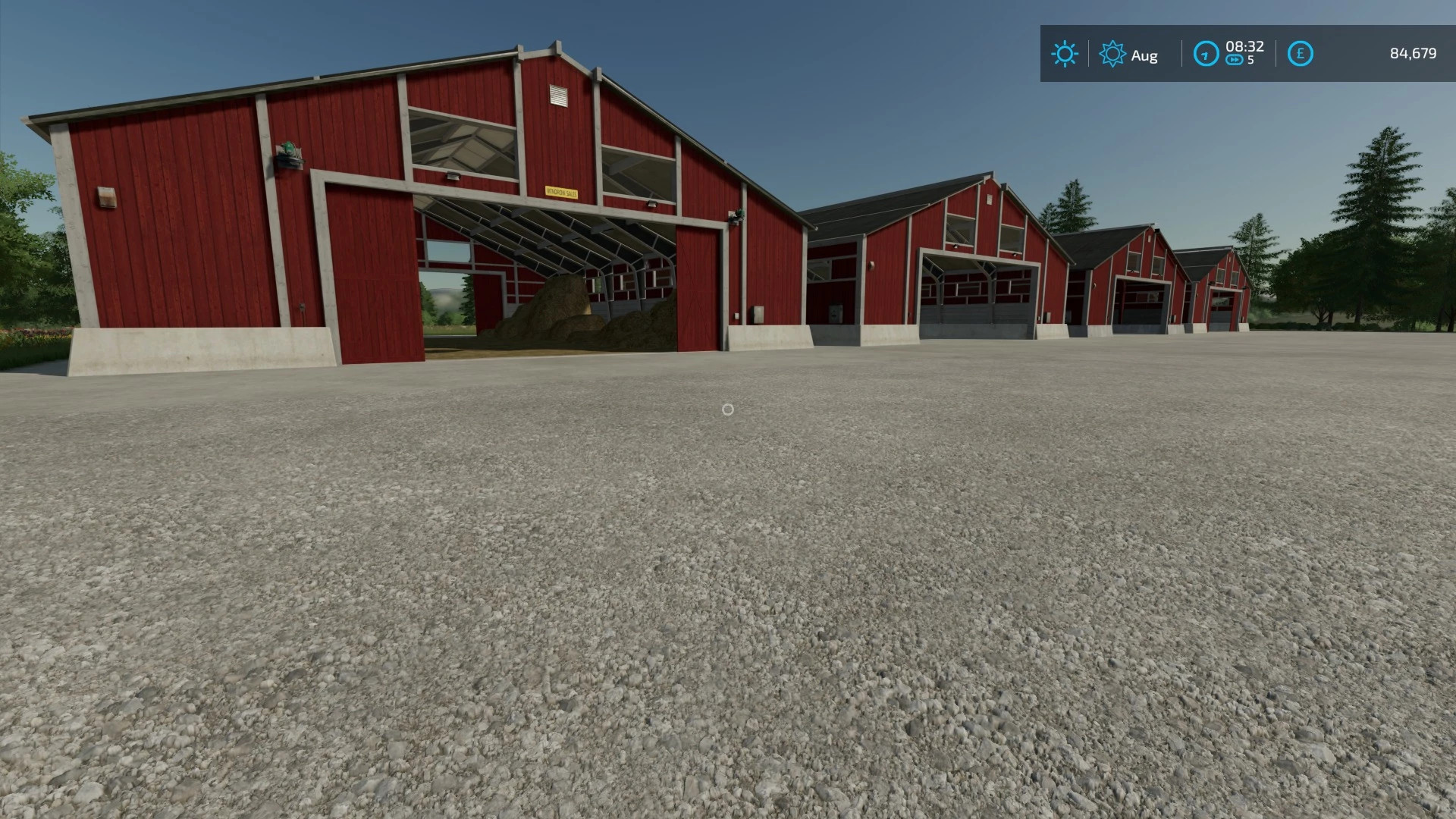Select the green device mounted on the barn wall
The width and height of the screenshot is (1456, 819).
coord(289,151)
